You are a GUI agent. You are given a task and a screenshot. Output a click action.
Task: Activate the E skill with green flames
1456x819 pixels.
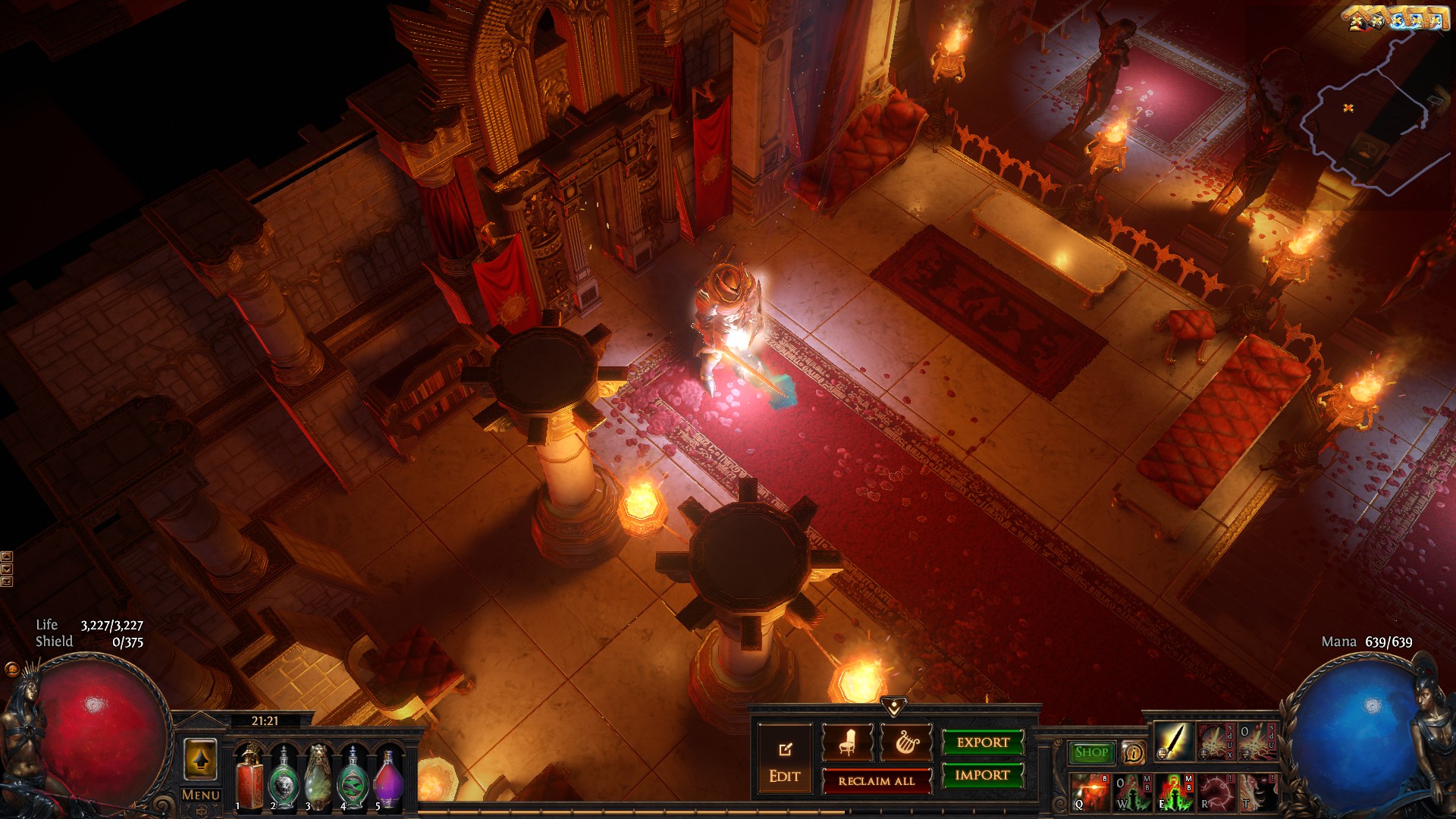[1173, 792]
